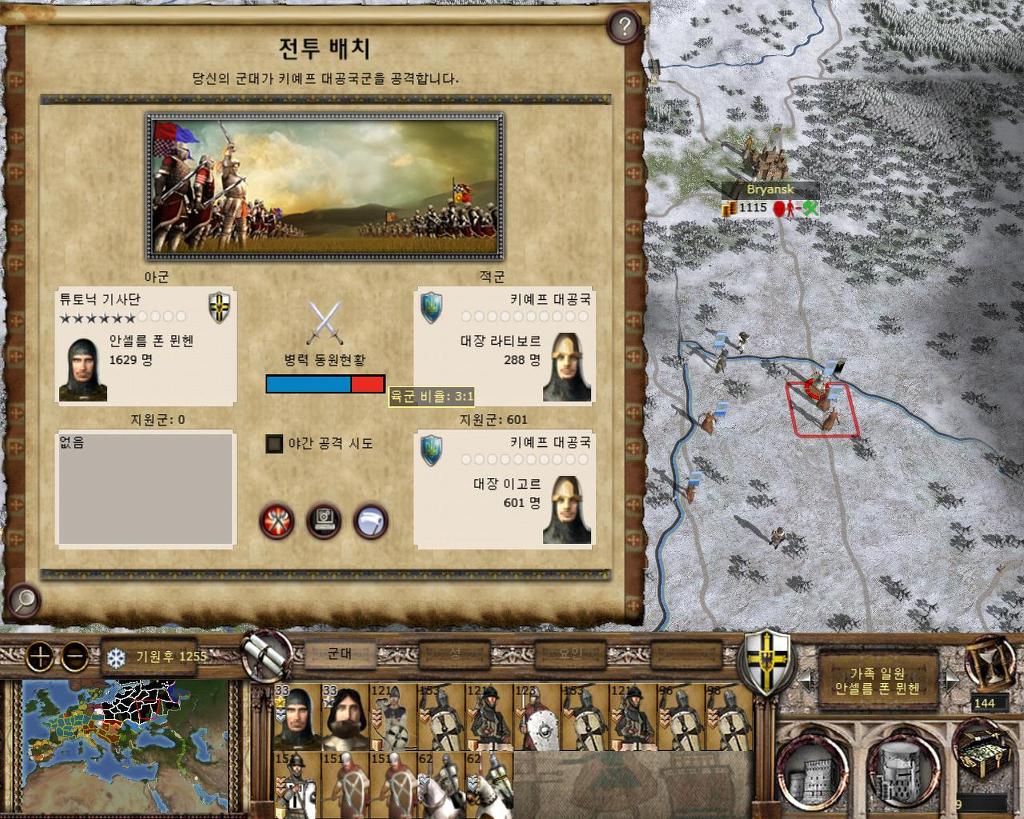Switch to the 군대 army tab

coord(340,654)
